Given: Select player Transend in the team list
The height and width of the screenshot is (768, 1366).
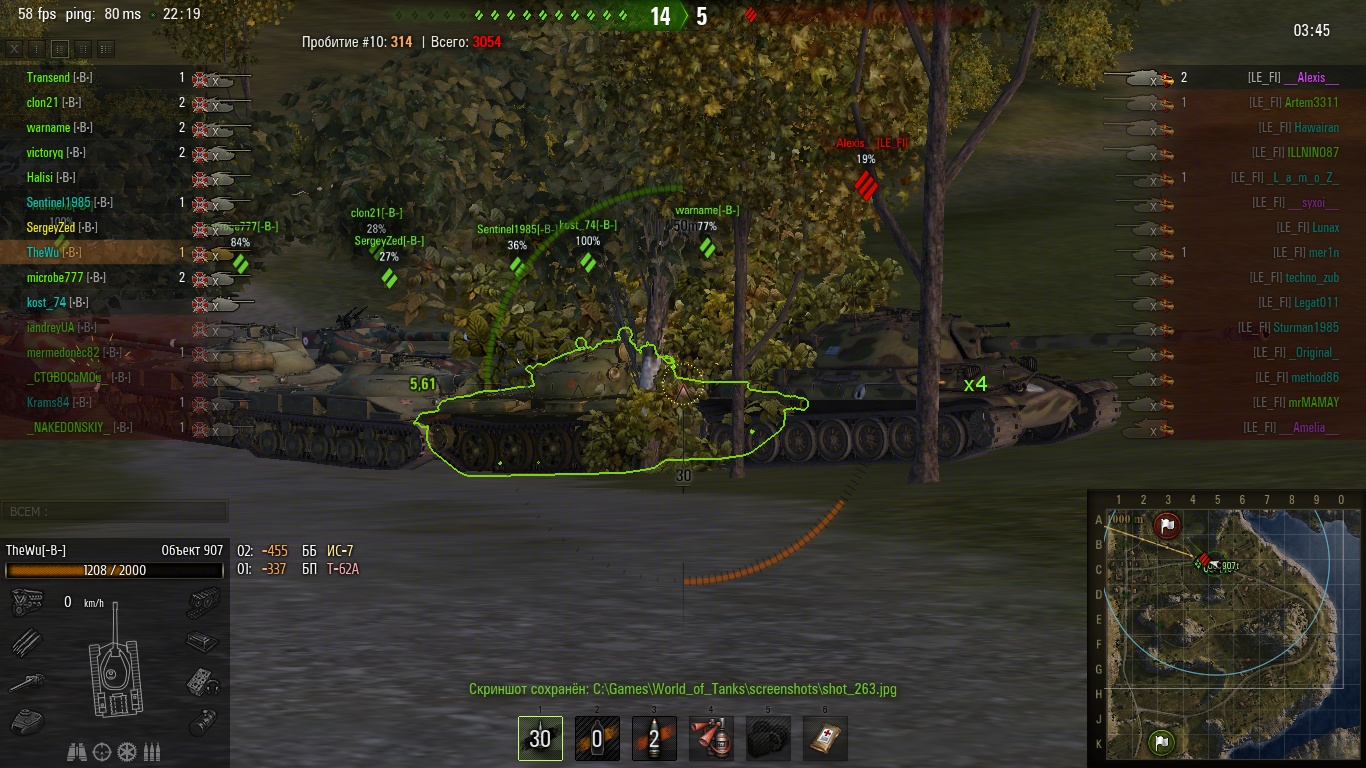Looking at the screenshot, I should [48, 77].
